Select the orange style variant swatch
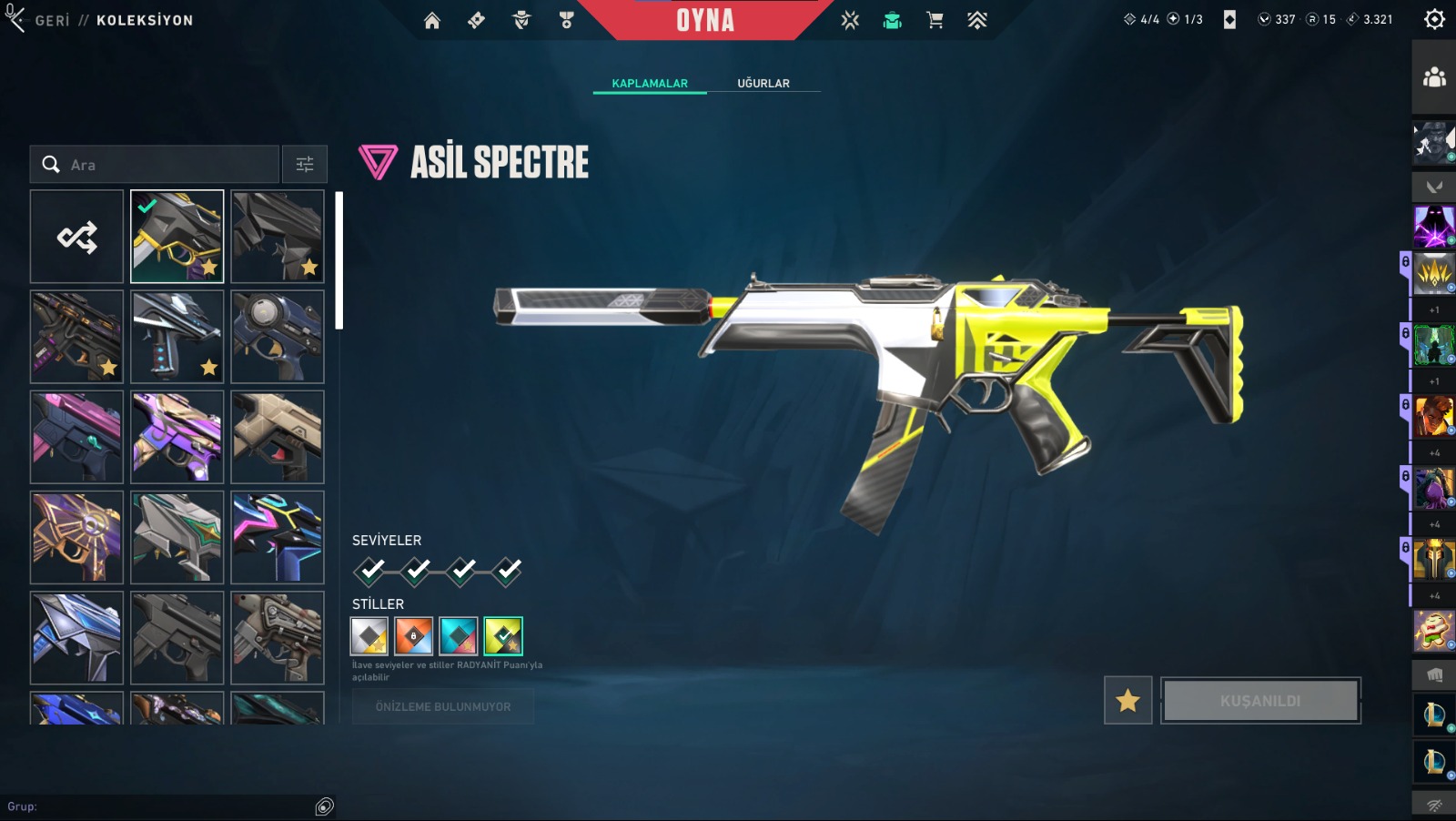The image size is (1456, 821). [414, 636]
